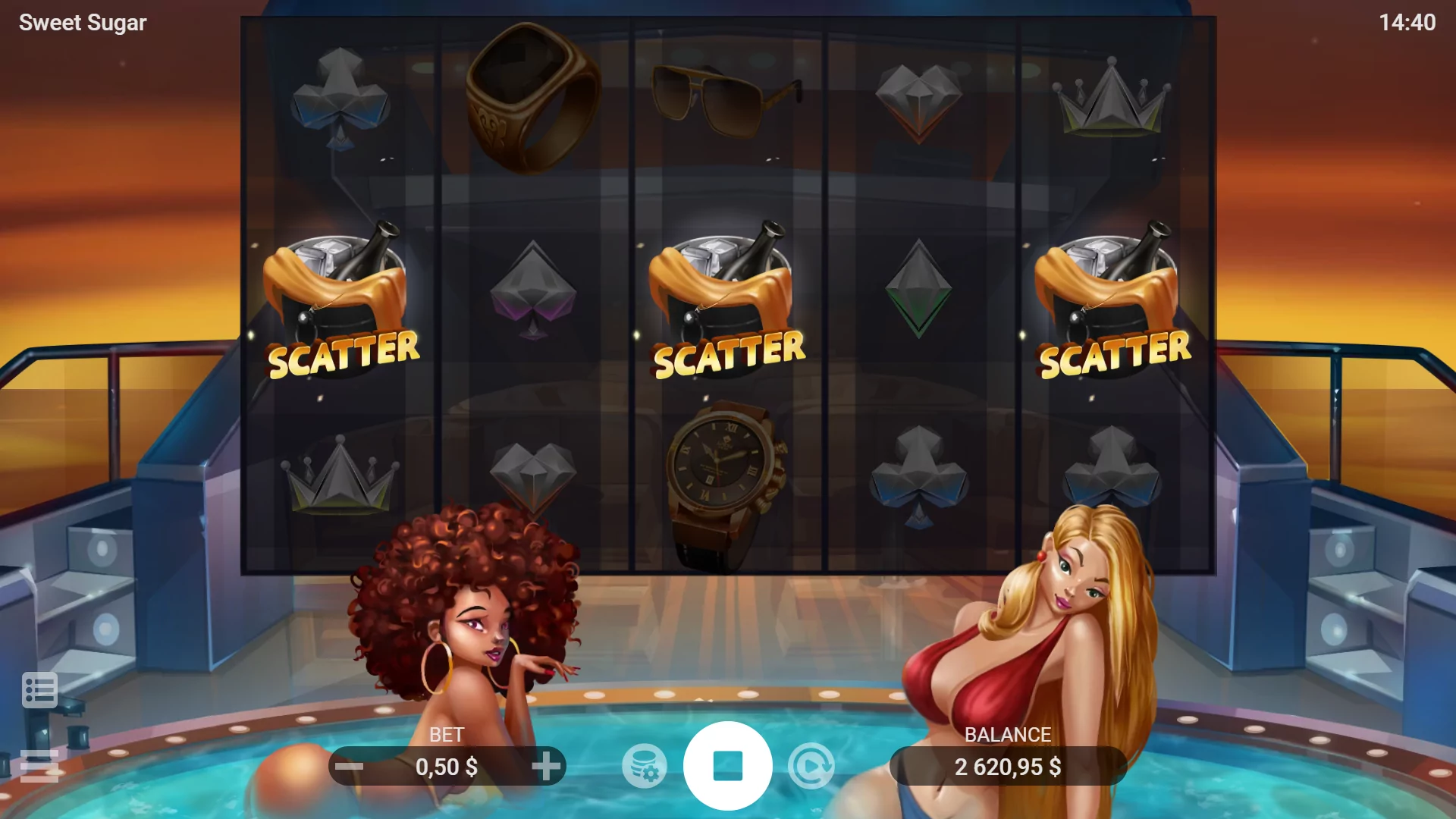Screen dimensions: 1456x819
Task: Open the paytable list icon
Action: tap(39, 689)
